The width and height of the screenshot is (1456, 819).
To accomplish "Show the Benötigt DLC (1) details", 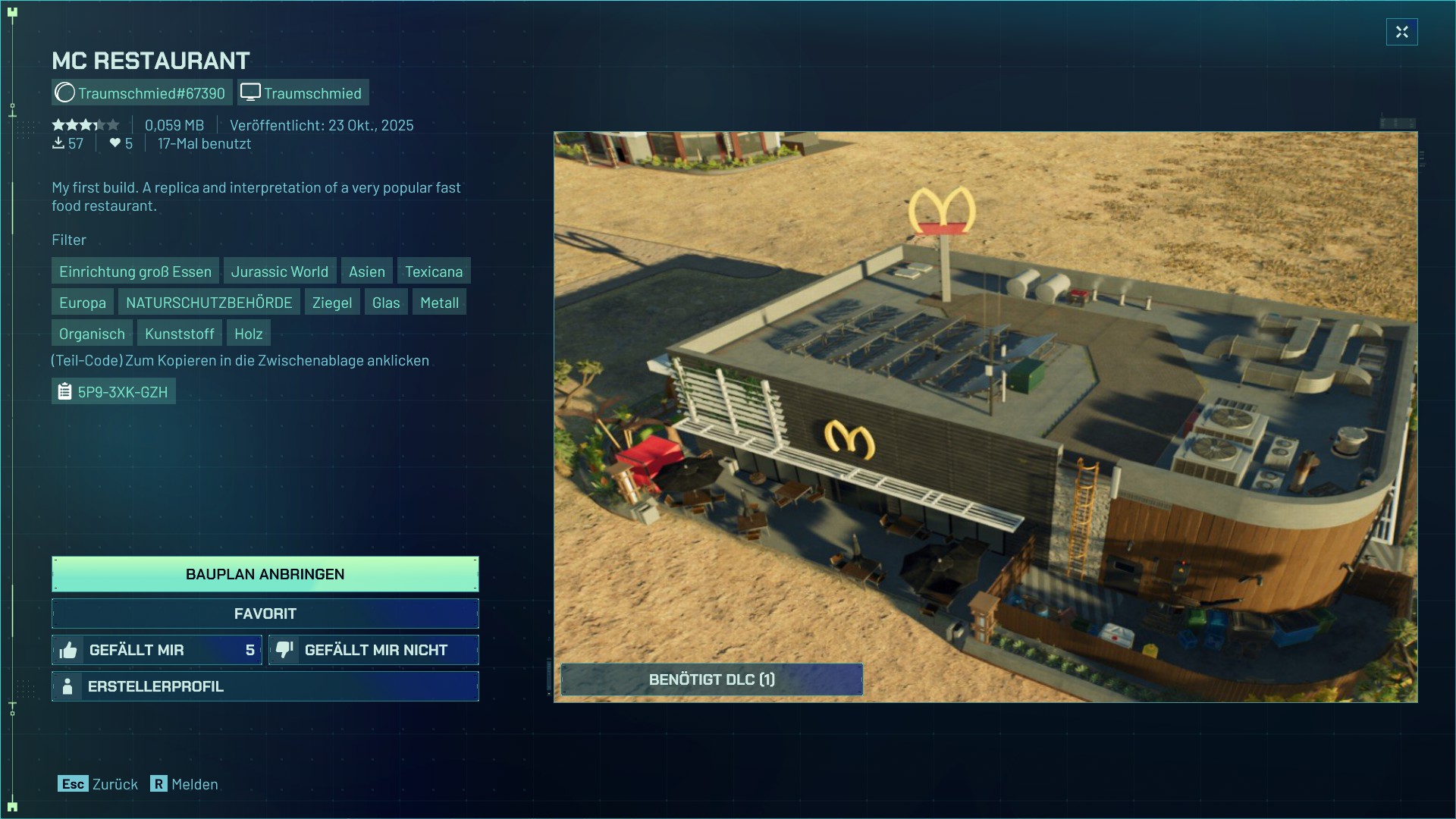I will 711,679.
